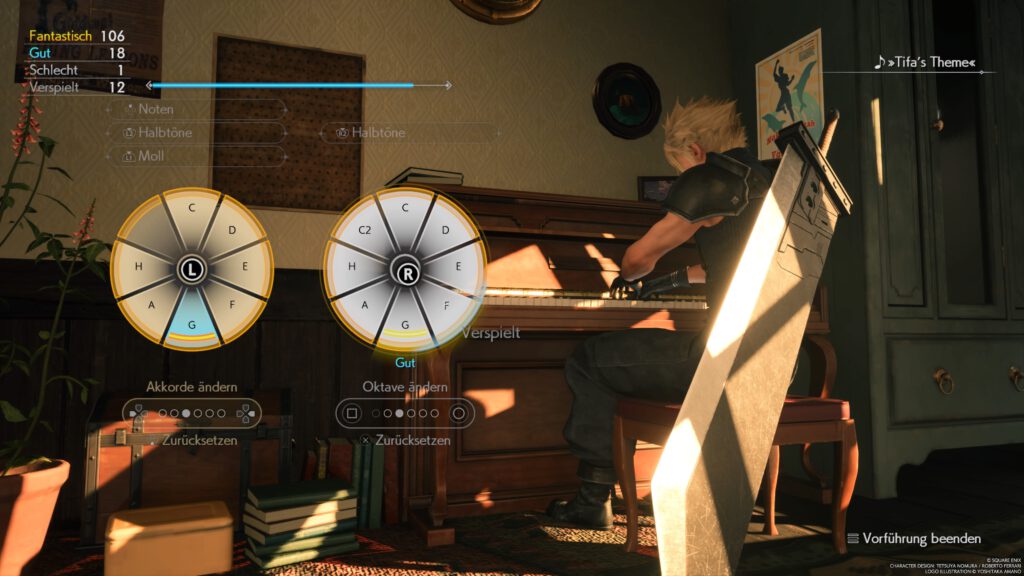Play the C2 note on the right wheel
The height and width of the screenshot is (576, 1024).
coord(366,231)
